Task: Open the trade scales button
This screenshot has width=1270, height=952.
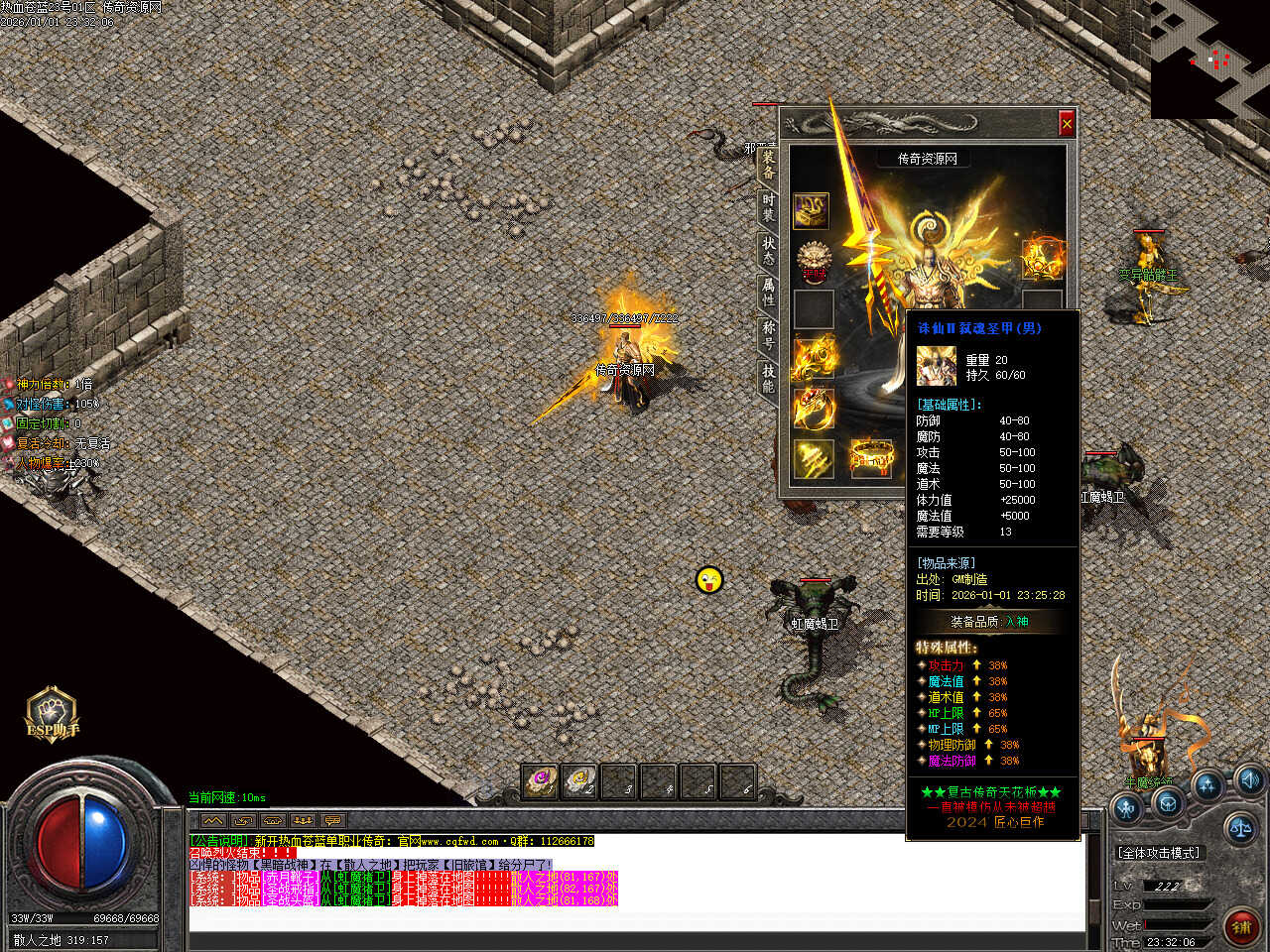Action: [1239, 825]
